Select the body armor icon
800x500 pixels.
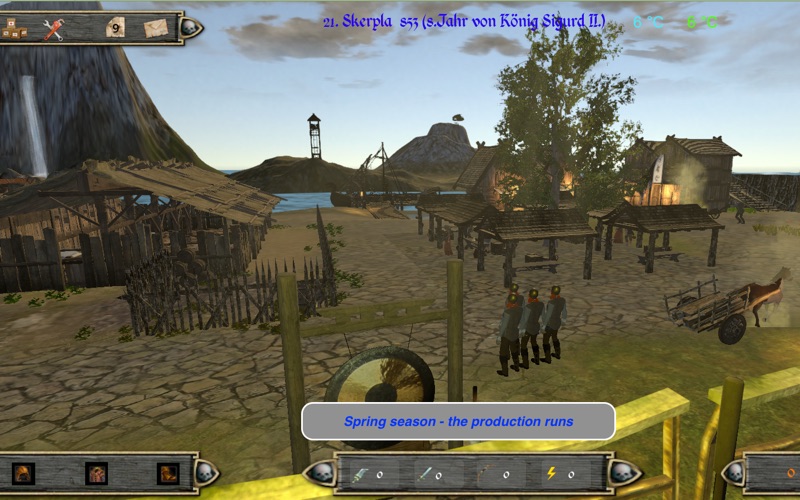96,474
